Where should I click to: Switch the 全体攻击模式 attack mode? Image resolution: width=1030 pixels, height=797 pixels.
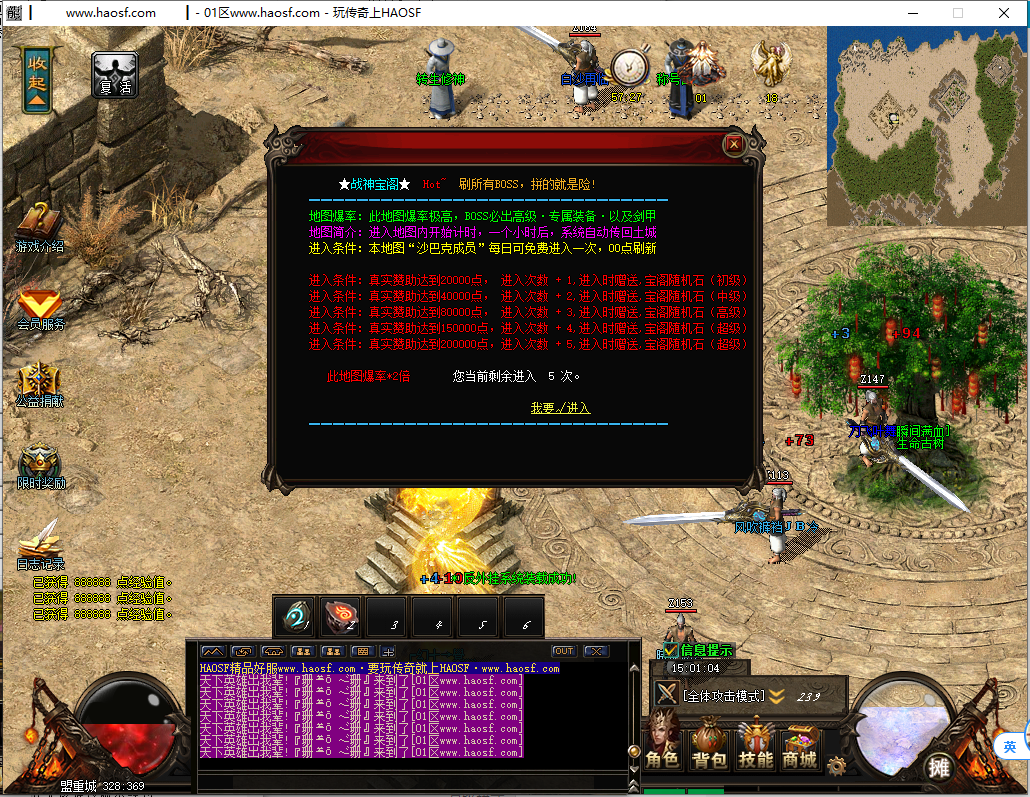coord(723,696)
